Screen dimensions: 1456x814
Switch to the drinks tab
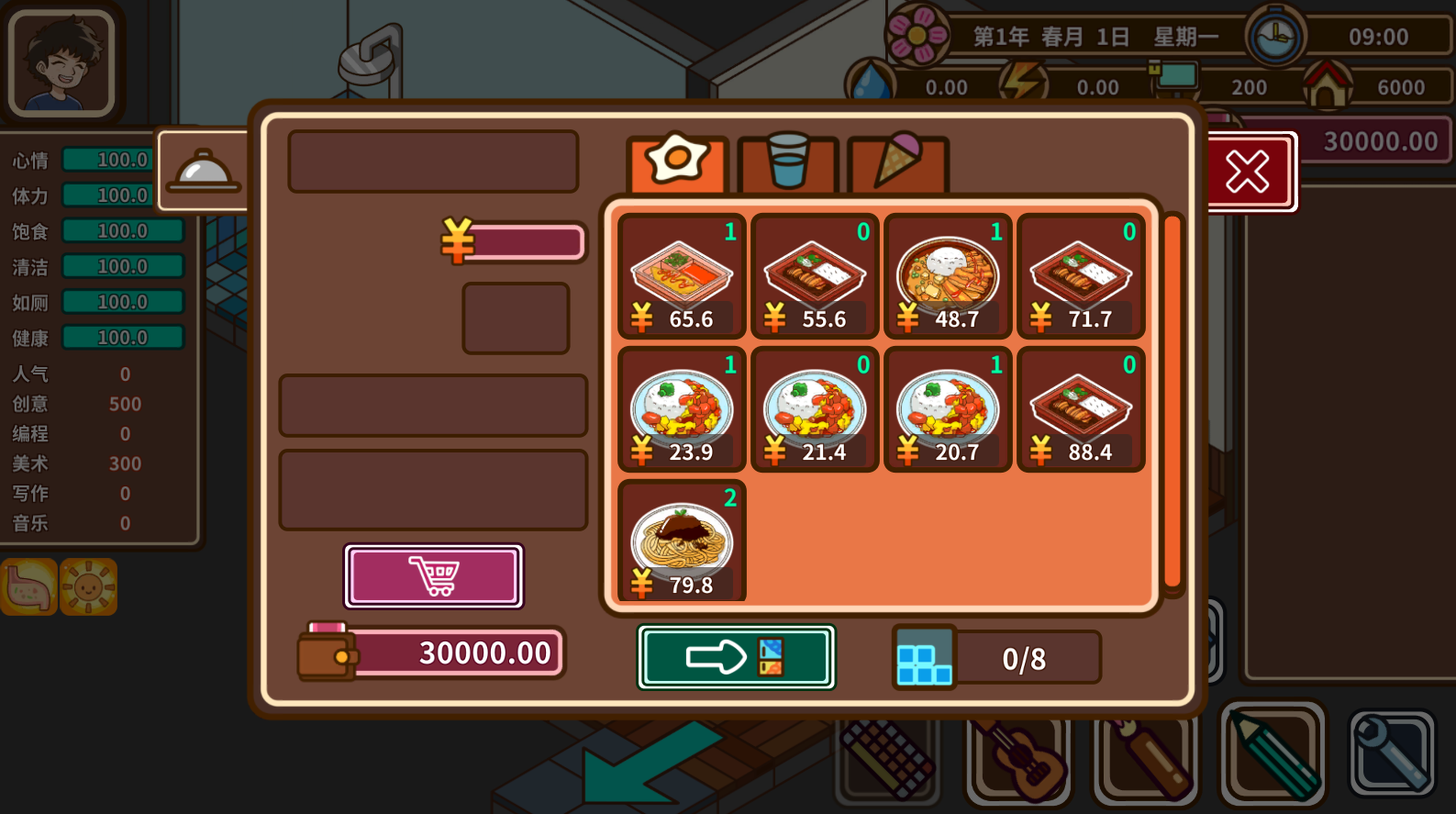point(787,163)
